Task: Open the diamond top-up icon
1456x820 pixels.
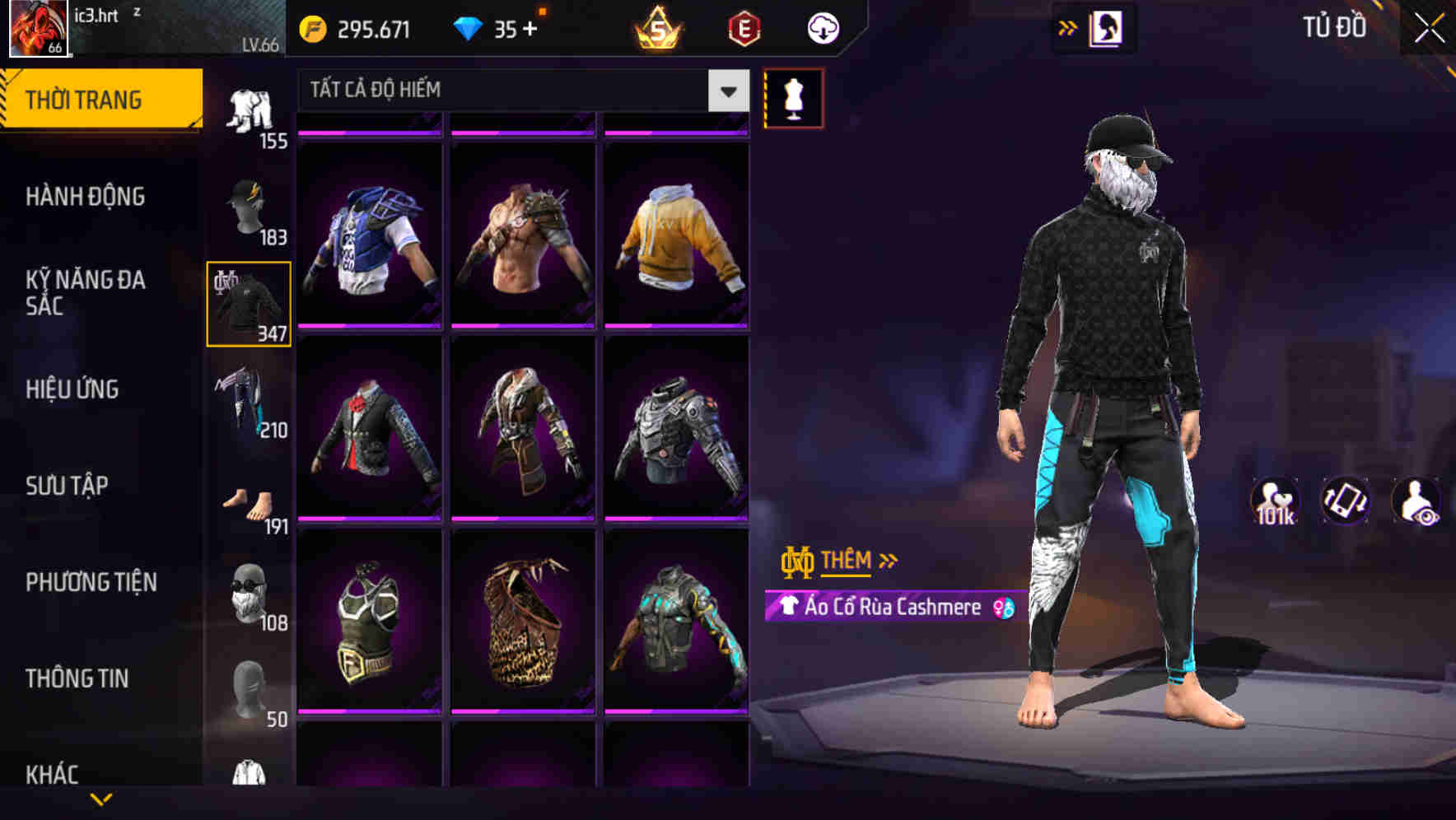Action: pyautogui.click(x=469, y=28)
